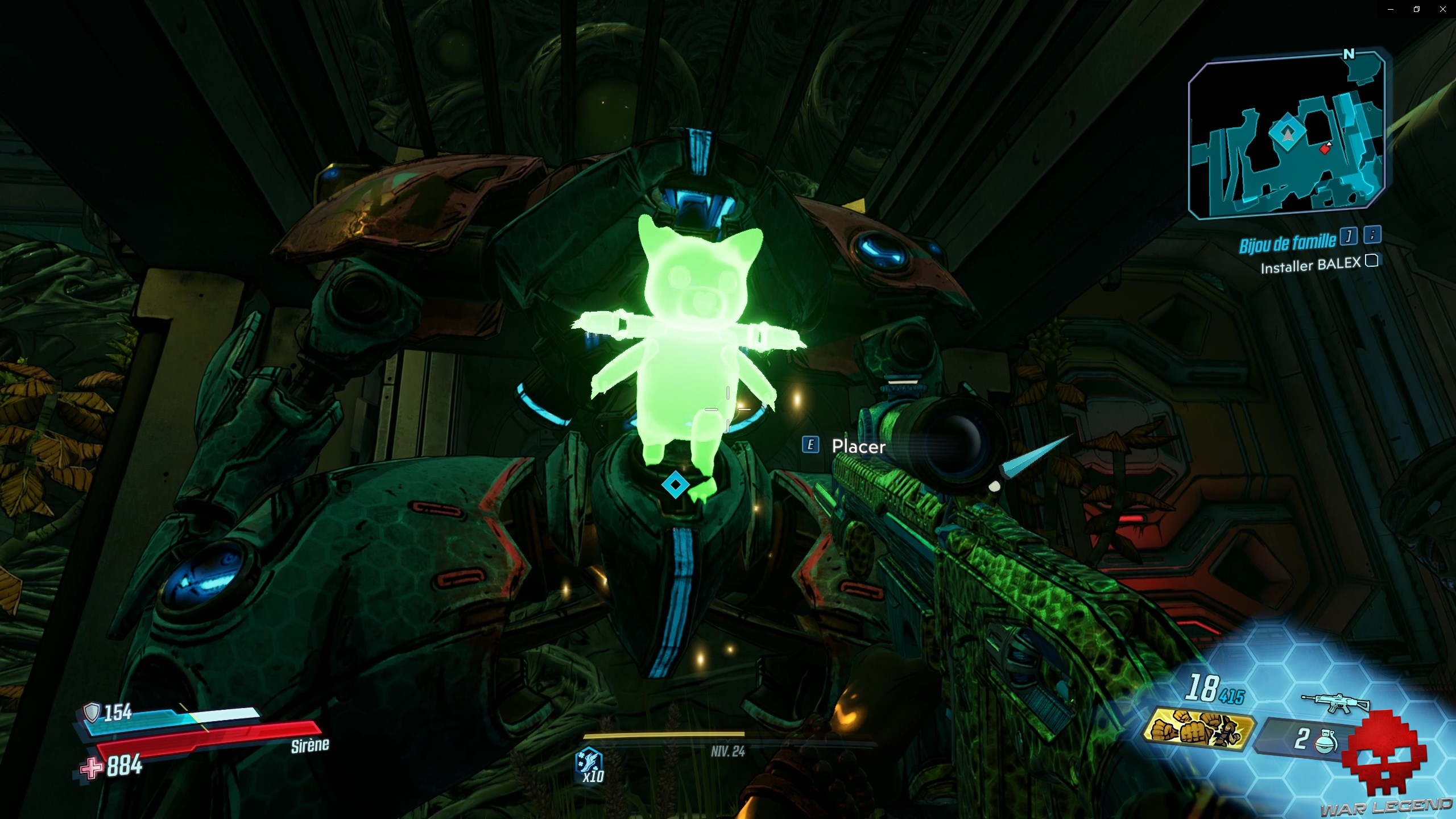This screenshot has height=819, width=1456.
Task: Open the minimap in the corner
Action: click(x=1287, y=135)
